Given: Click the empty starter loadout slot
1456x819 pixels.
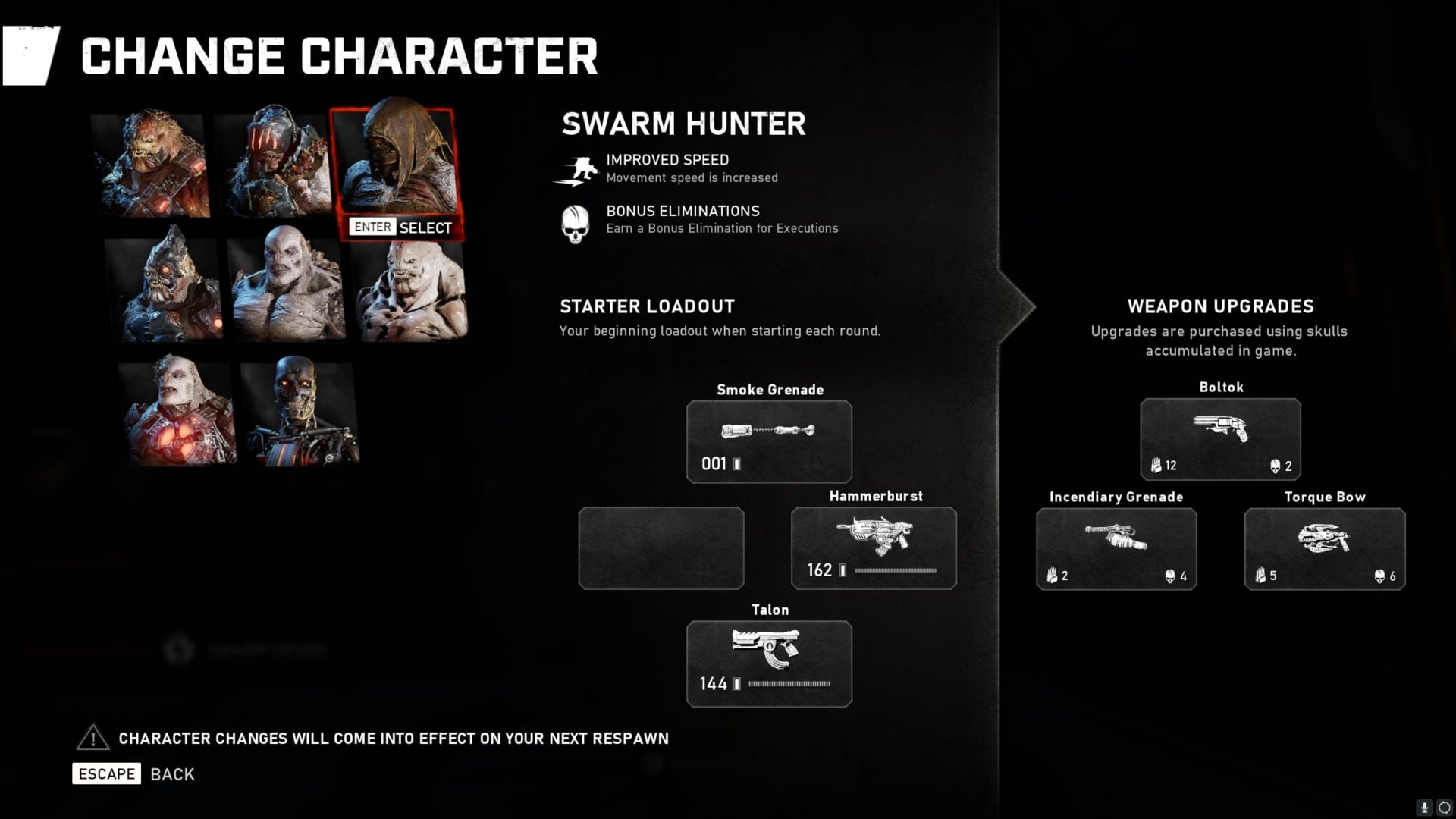Looking at the screenshot, I should point(661,548).
